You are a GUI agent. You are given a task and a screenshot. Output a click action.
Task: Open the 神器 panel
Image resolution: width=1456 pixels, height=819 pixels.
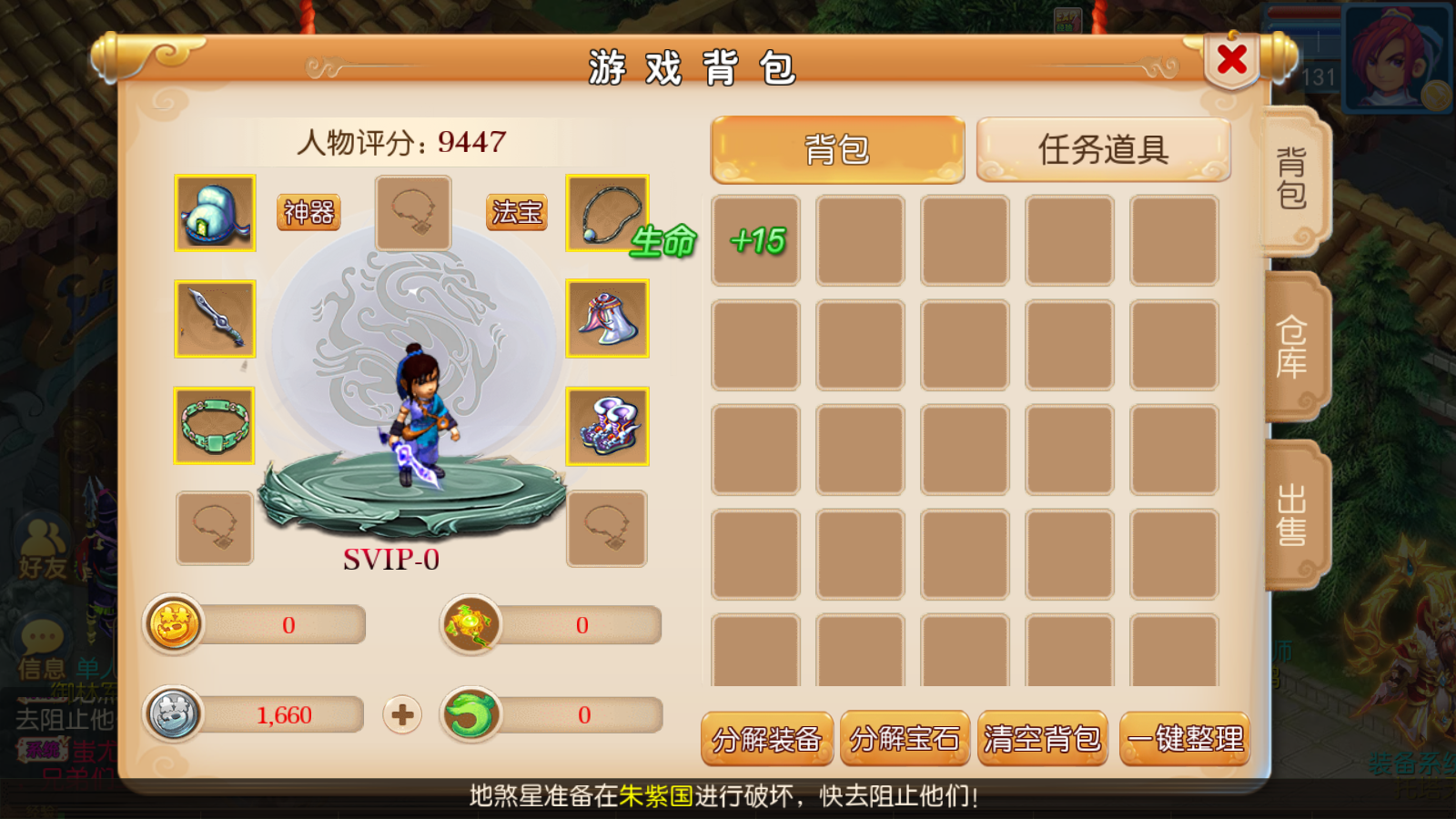point(308,213)
